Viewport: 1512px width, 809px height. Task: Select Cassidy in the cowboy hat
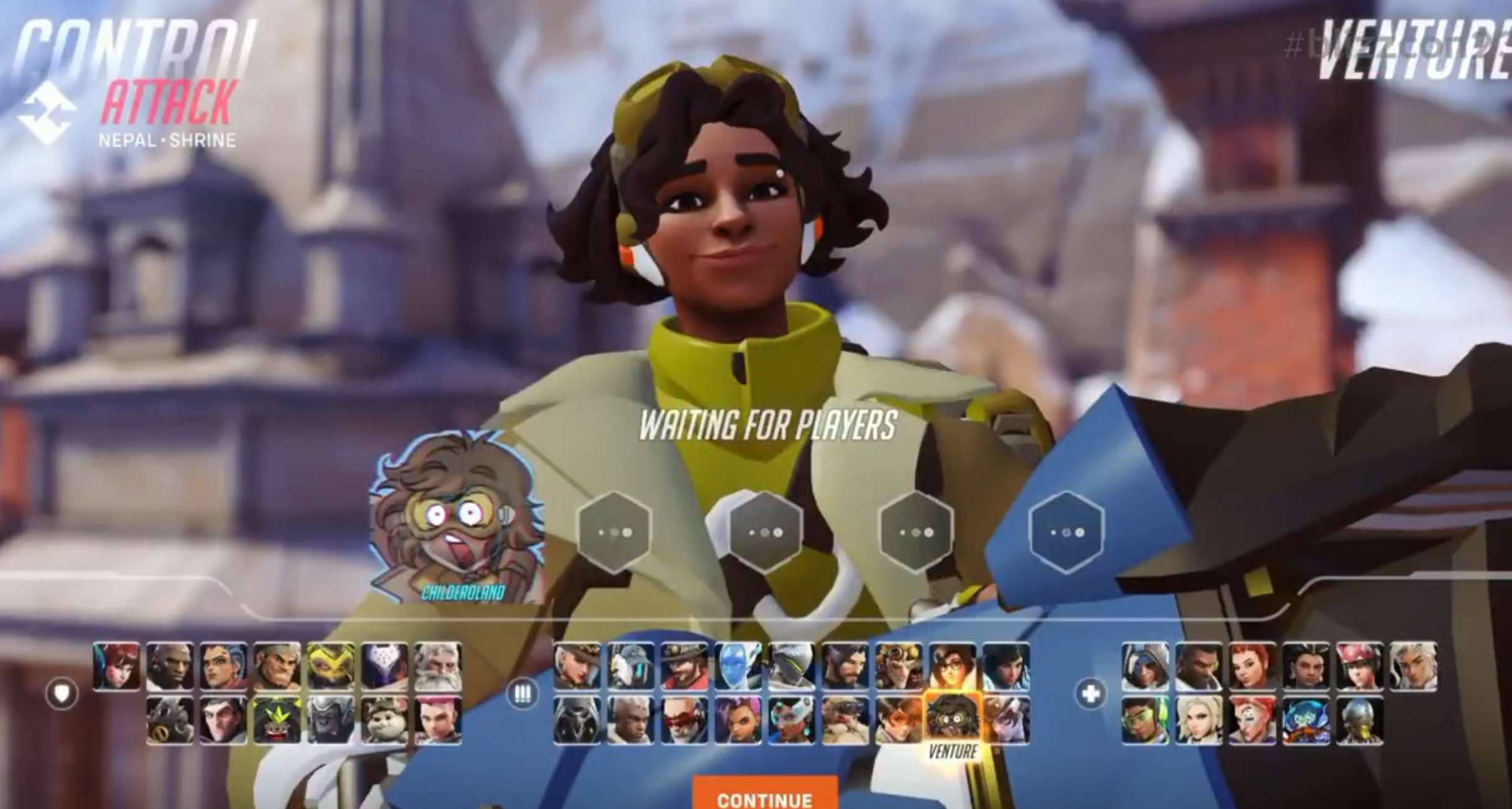(684, 666)
